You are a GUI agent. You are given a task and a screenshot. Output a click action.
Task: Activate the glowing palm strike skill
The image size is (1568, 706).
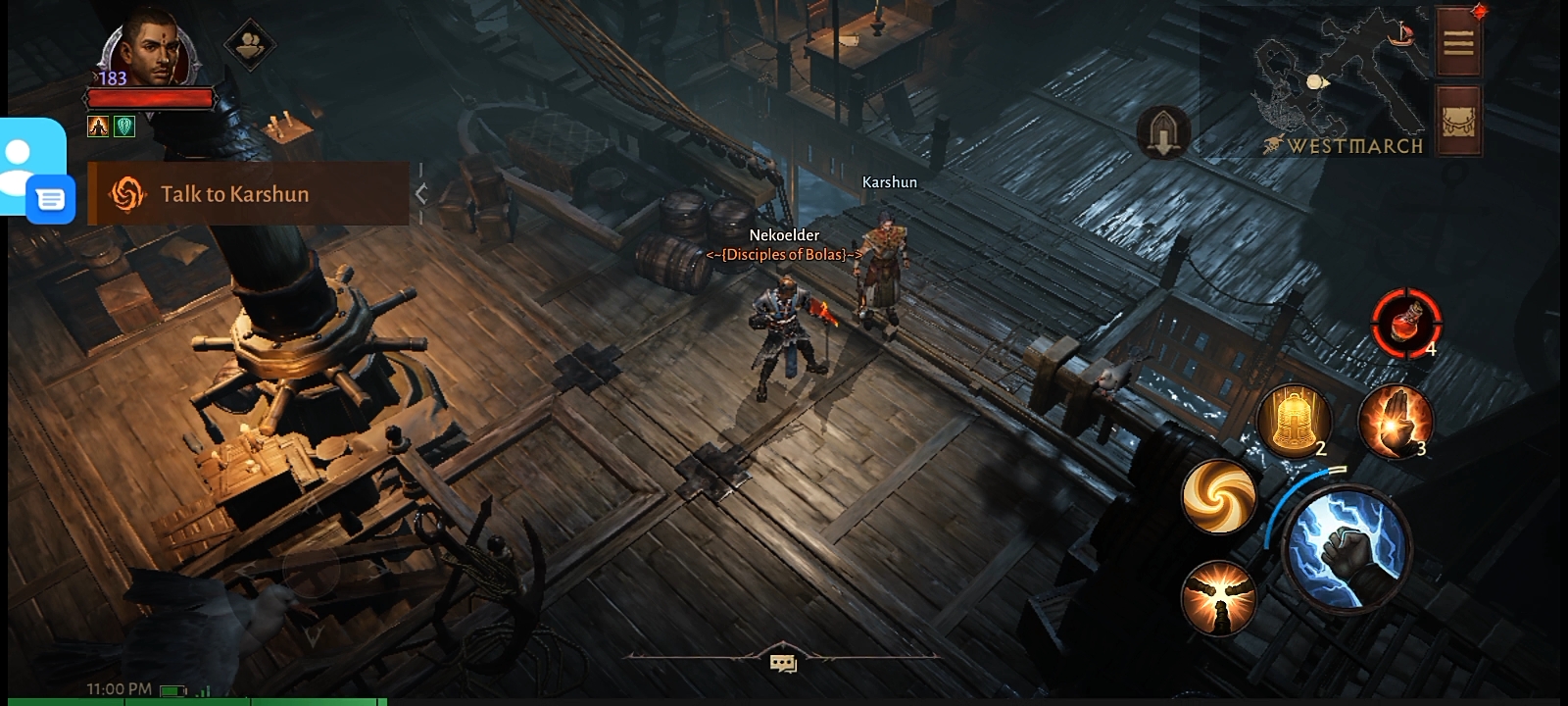click(x=1396, y=422)
